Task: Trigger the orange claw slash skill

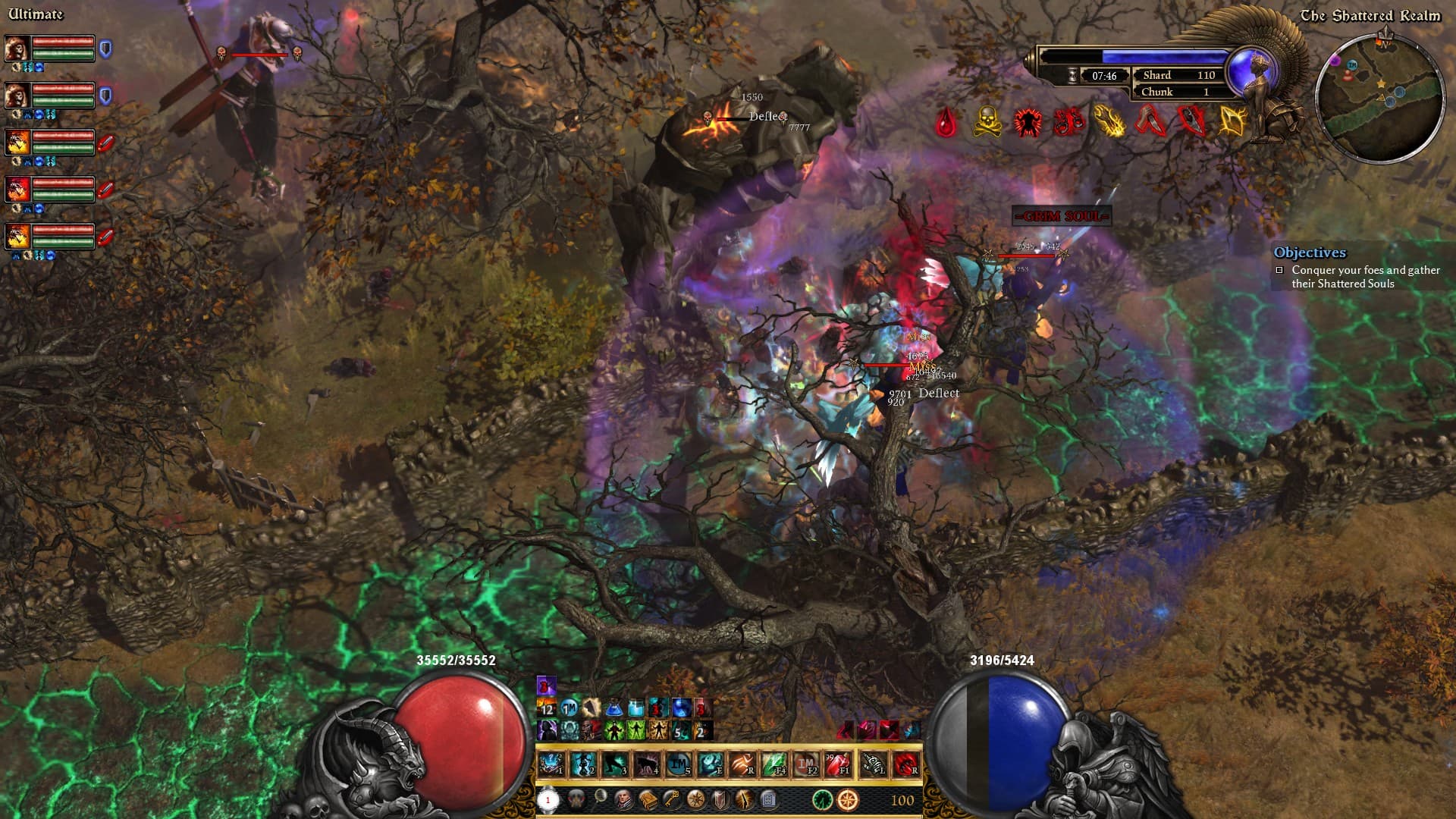Action: point(742,764)
